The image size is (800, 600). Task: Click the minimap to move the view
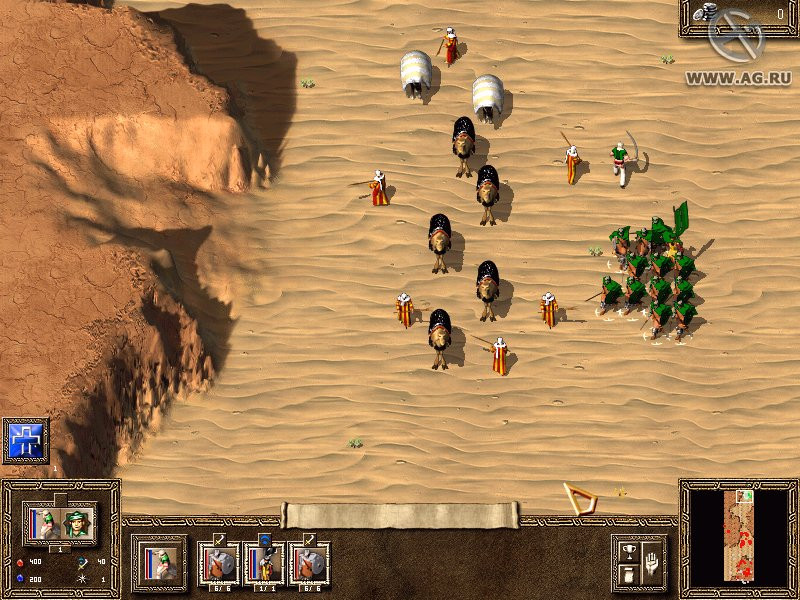click(x=740, y=538)
